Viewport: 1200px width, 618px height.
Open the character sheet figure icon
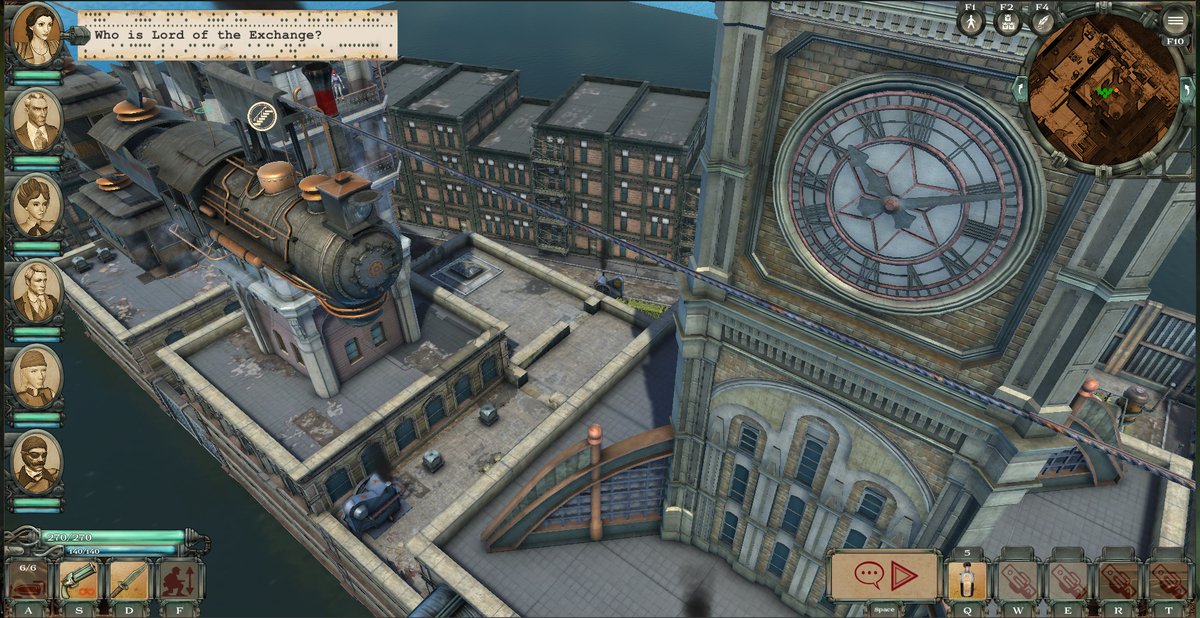971,23
